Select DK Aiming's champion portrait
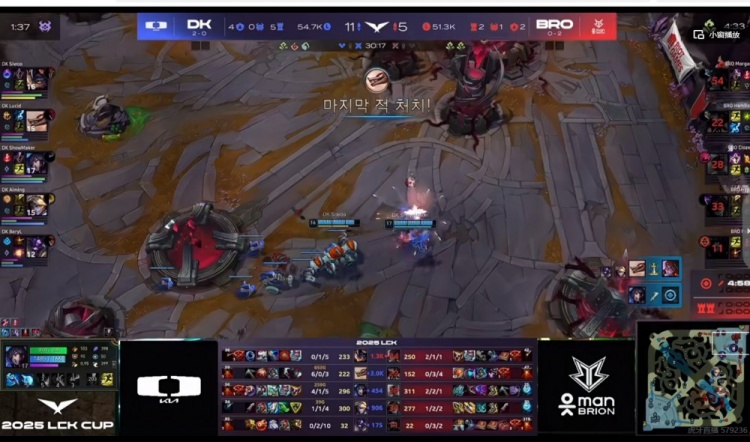Screen dimensions: 750x442 [x=37, y=205]
